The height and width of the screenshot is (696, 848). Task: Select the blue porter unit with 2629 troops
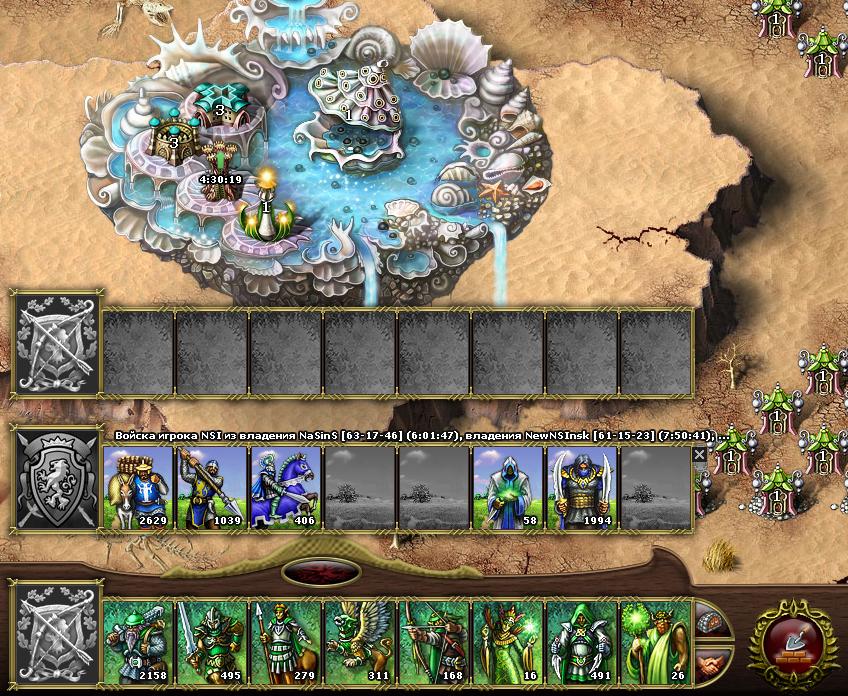[x=139, y=487]
